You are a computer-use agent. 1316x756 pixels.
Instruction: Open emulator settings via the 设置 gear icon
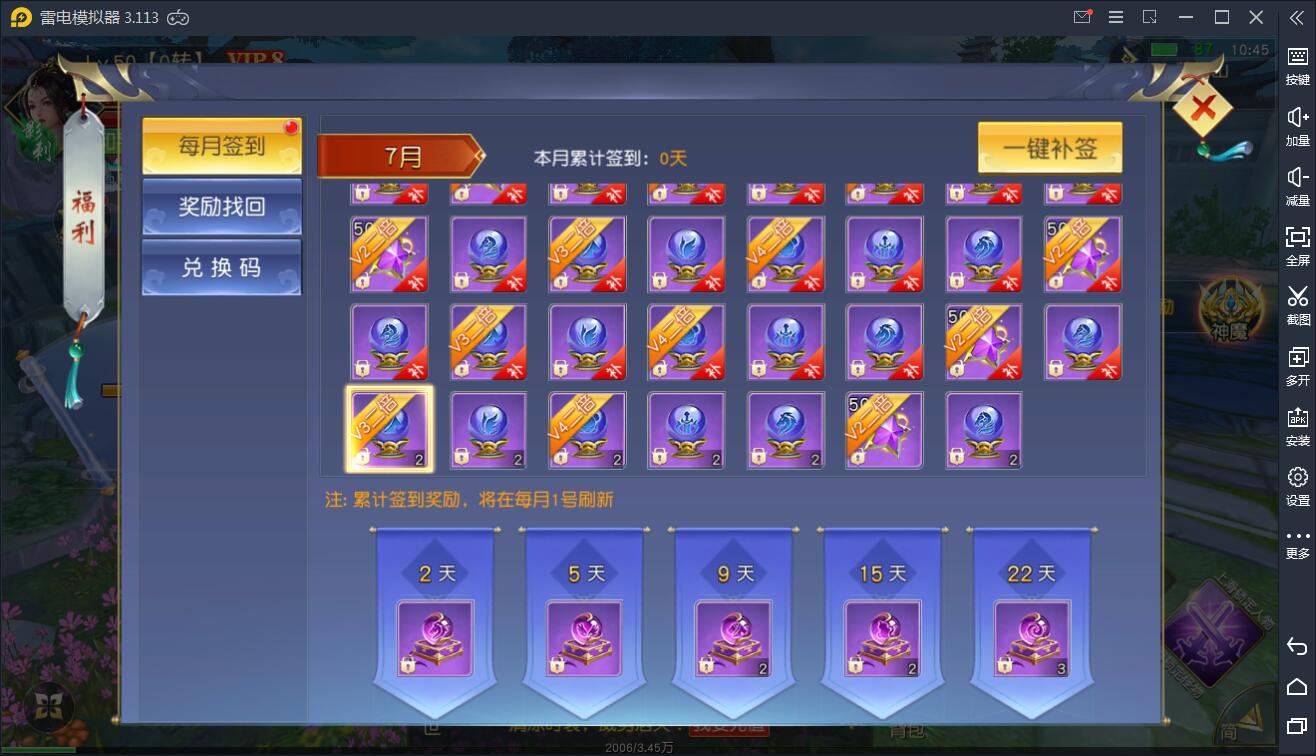(x=1296, y=476)
